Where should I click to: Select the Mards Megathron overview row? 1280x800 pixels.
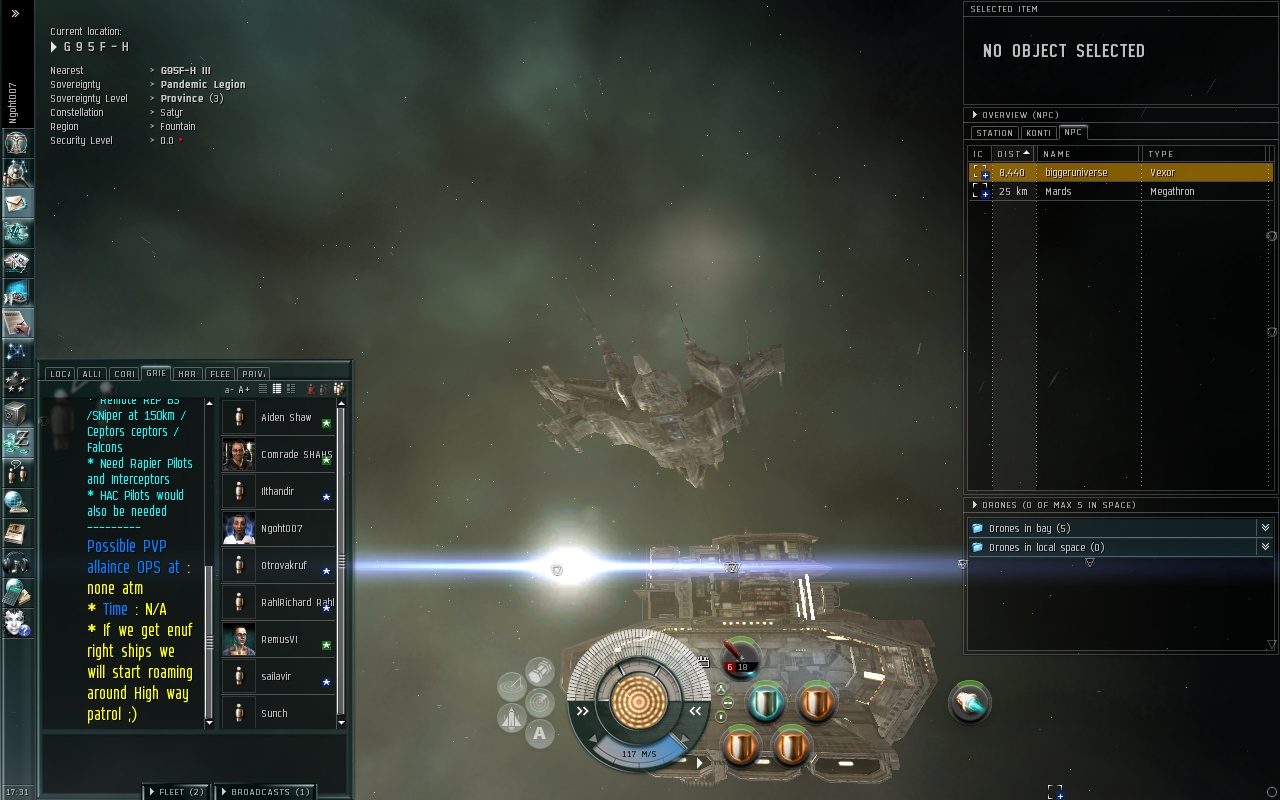(x=1058, y=192)
